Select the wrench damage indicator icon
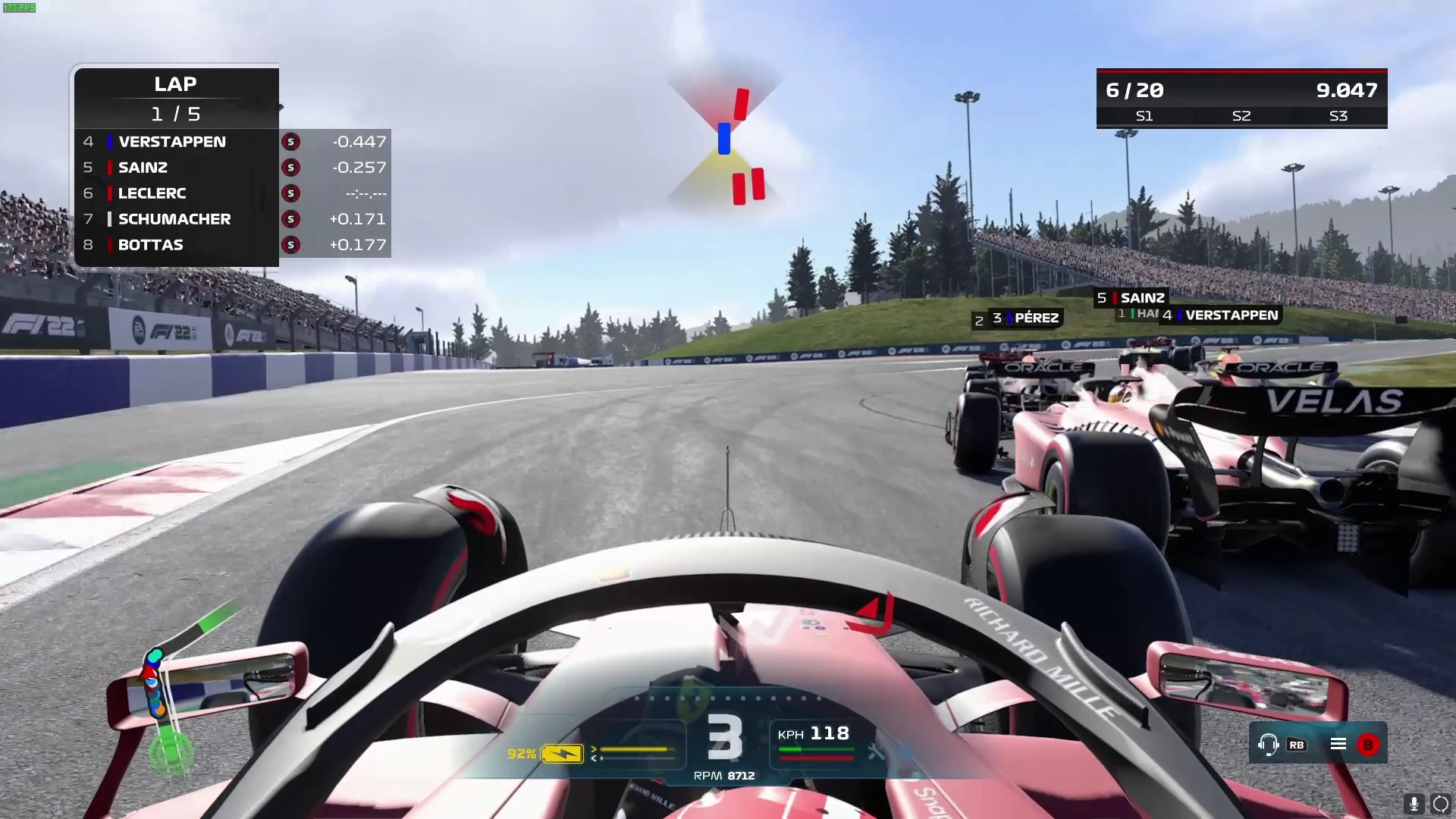1456x819 pixels. (877, 753)
